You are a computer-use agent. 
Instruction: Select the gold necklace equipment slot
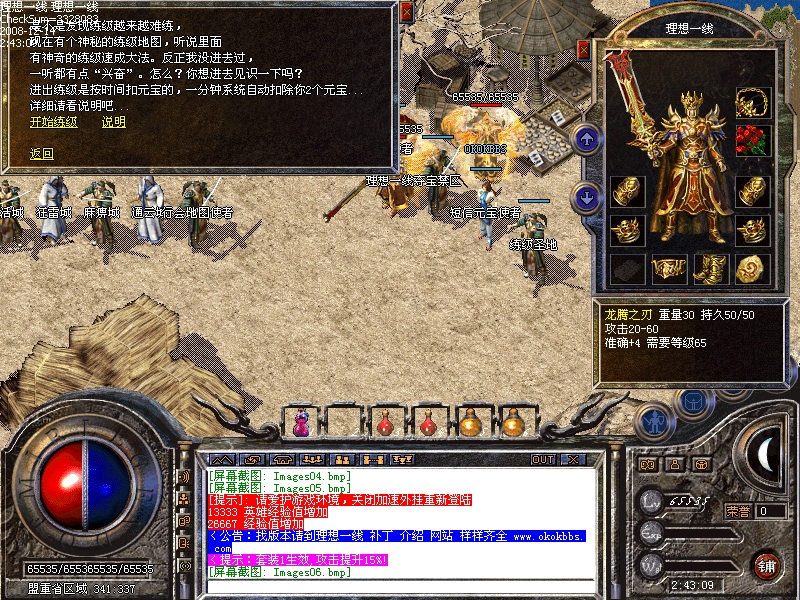pyautogui.click(x=751, y=103)
